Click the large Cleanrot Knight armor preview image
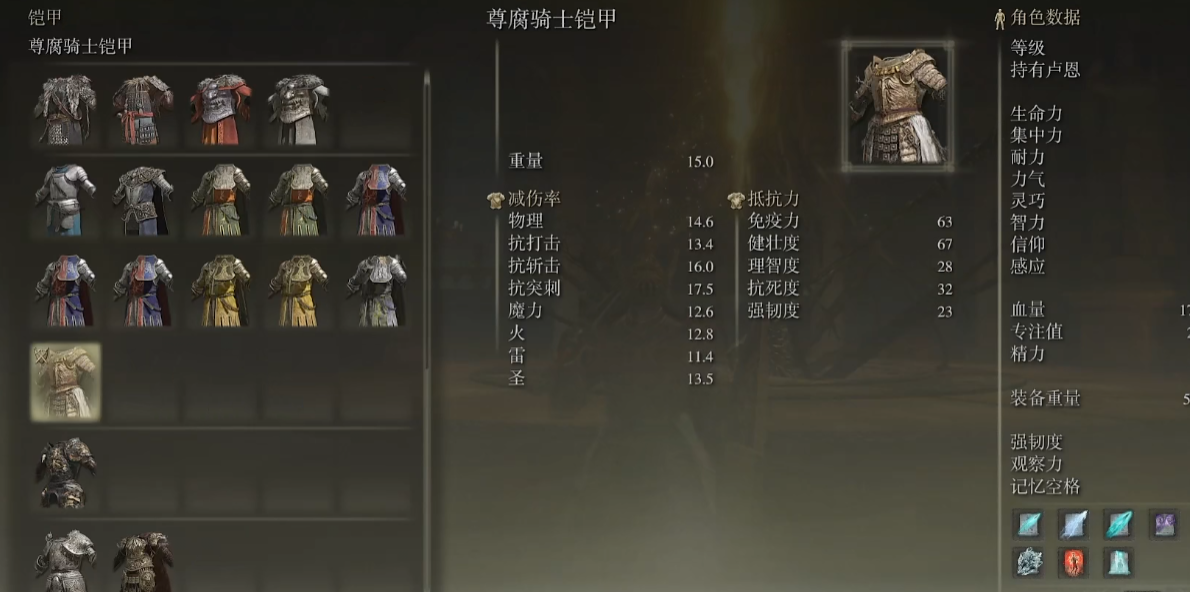 click(x=898, y=105)
